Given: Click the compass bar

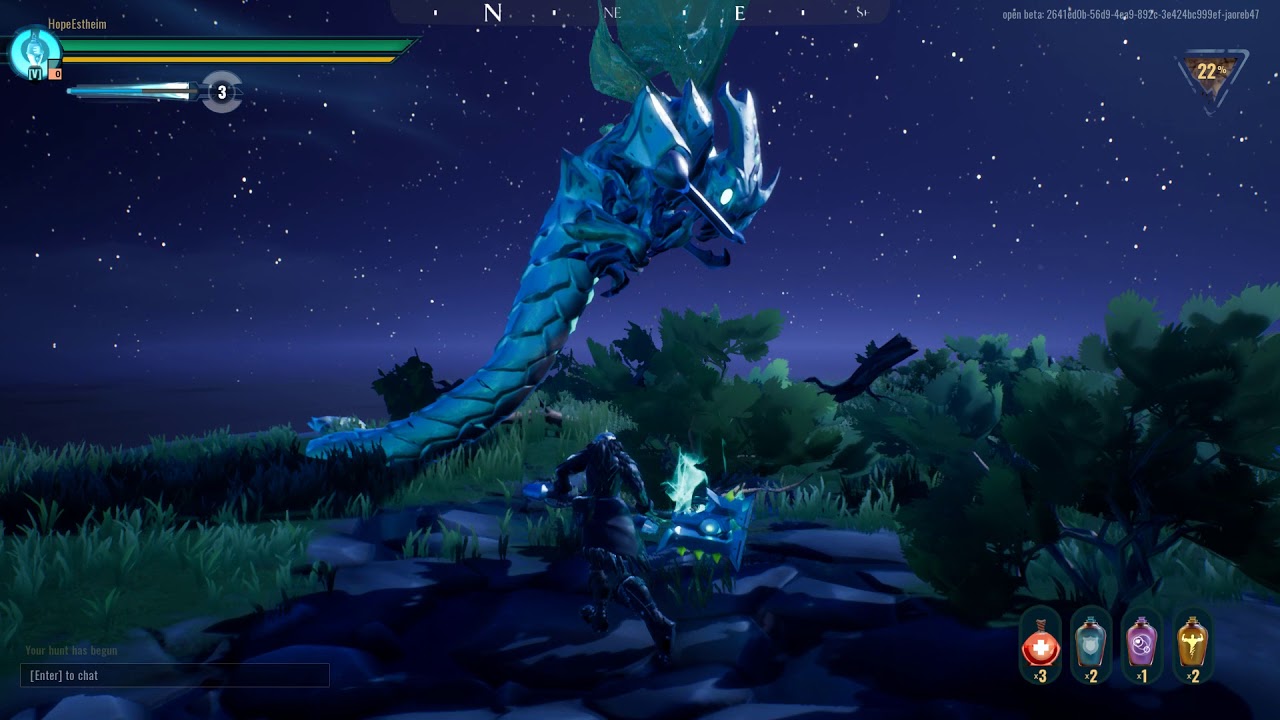Looking at the screenshot, I should click(640, 12).
